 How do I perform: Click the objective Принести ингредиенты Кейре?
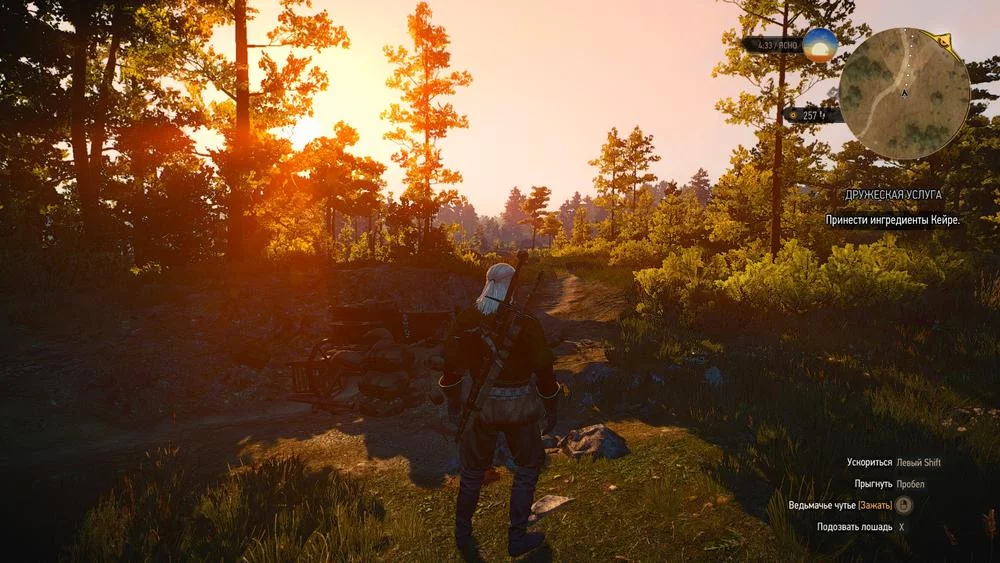click(892, 219)
